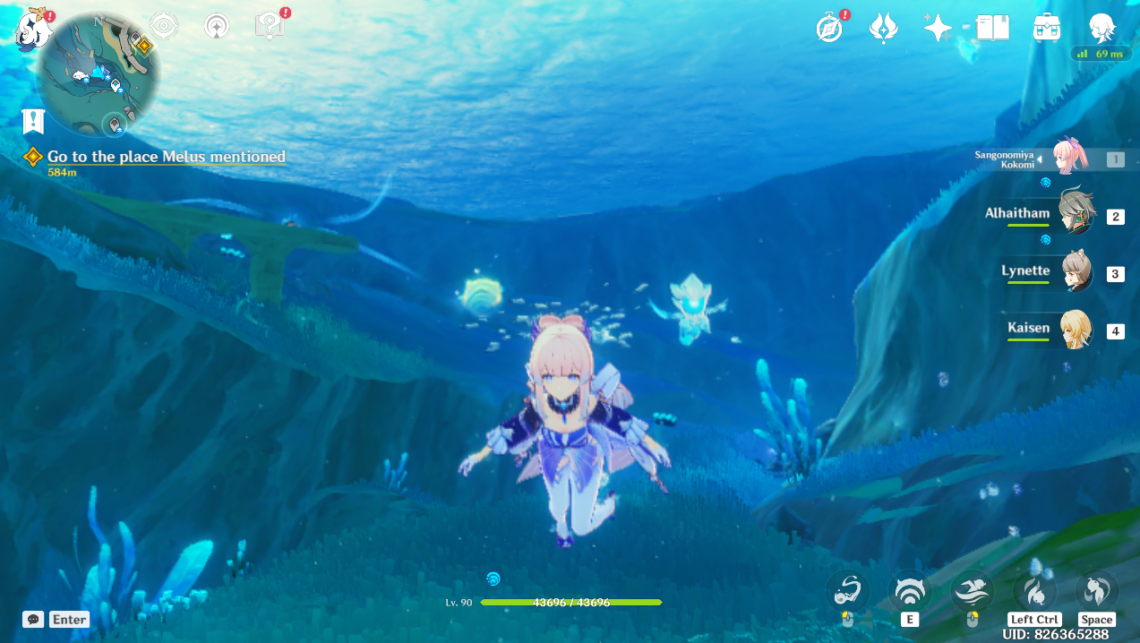This screenshot has width=1140, height=643.
Task: Open the compass Events icon
Action: point(829,28)
